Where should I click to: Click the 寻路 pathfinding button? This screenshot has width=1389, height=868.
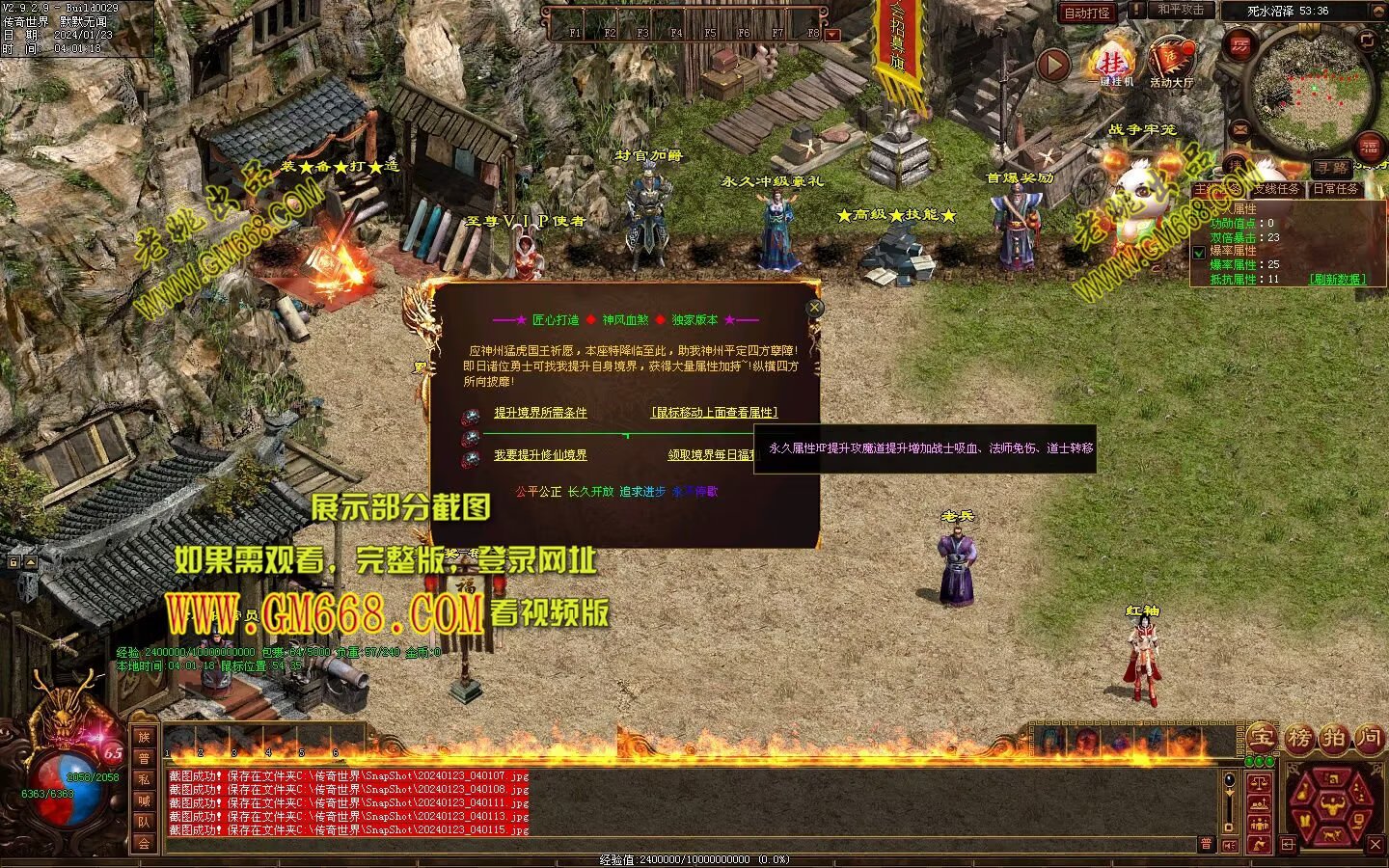(1332, 168)
